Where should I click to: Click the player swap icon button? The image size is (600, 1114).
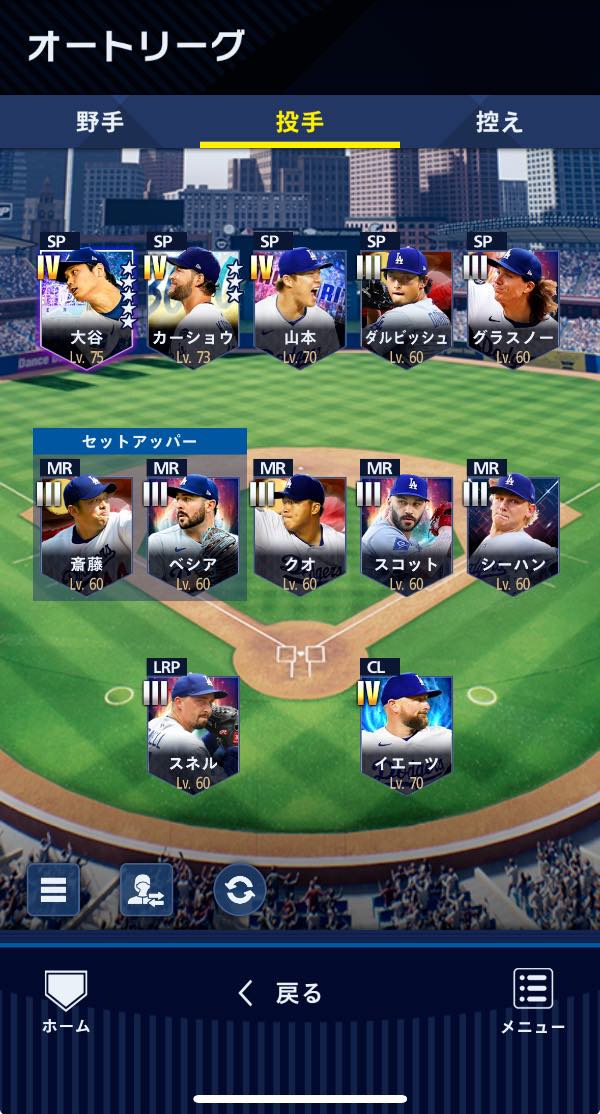146,890
